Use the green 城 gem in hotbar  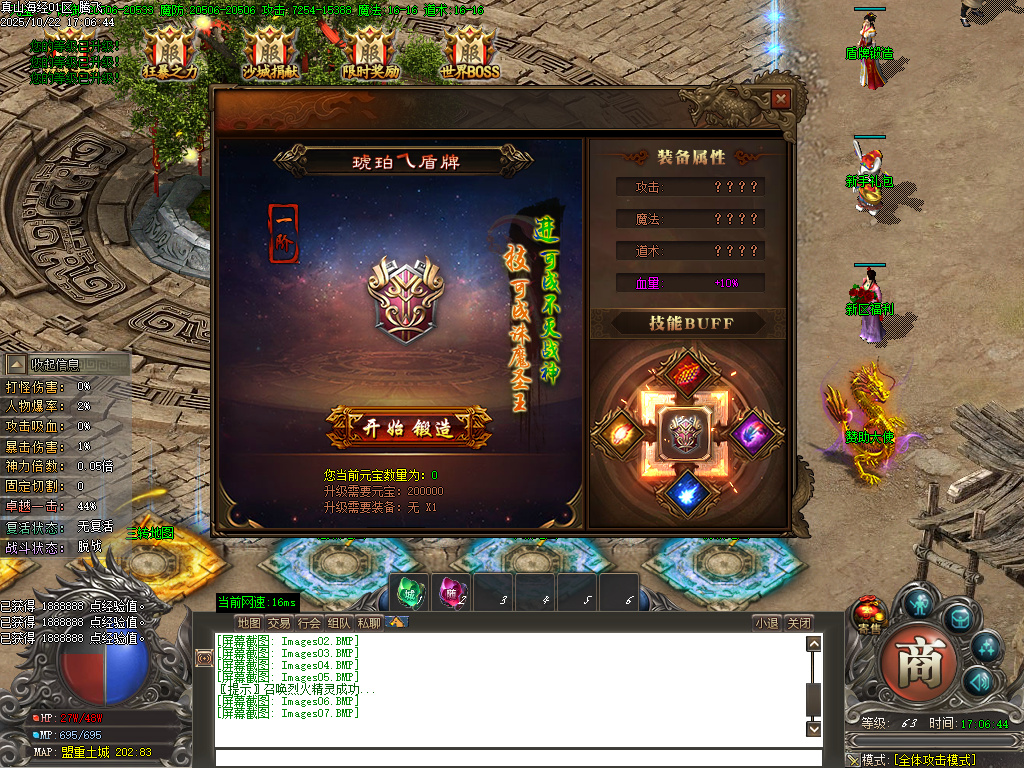click(x=408, y=594)
